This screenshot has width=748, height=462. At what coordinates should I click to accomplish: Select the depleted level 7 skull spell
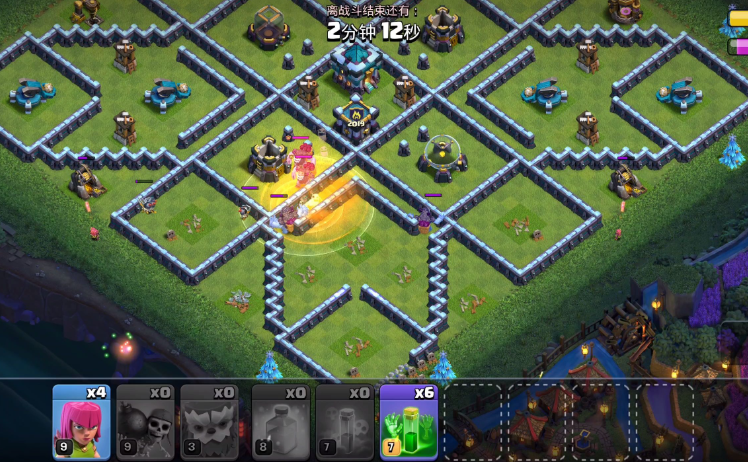coord(345,421)
